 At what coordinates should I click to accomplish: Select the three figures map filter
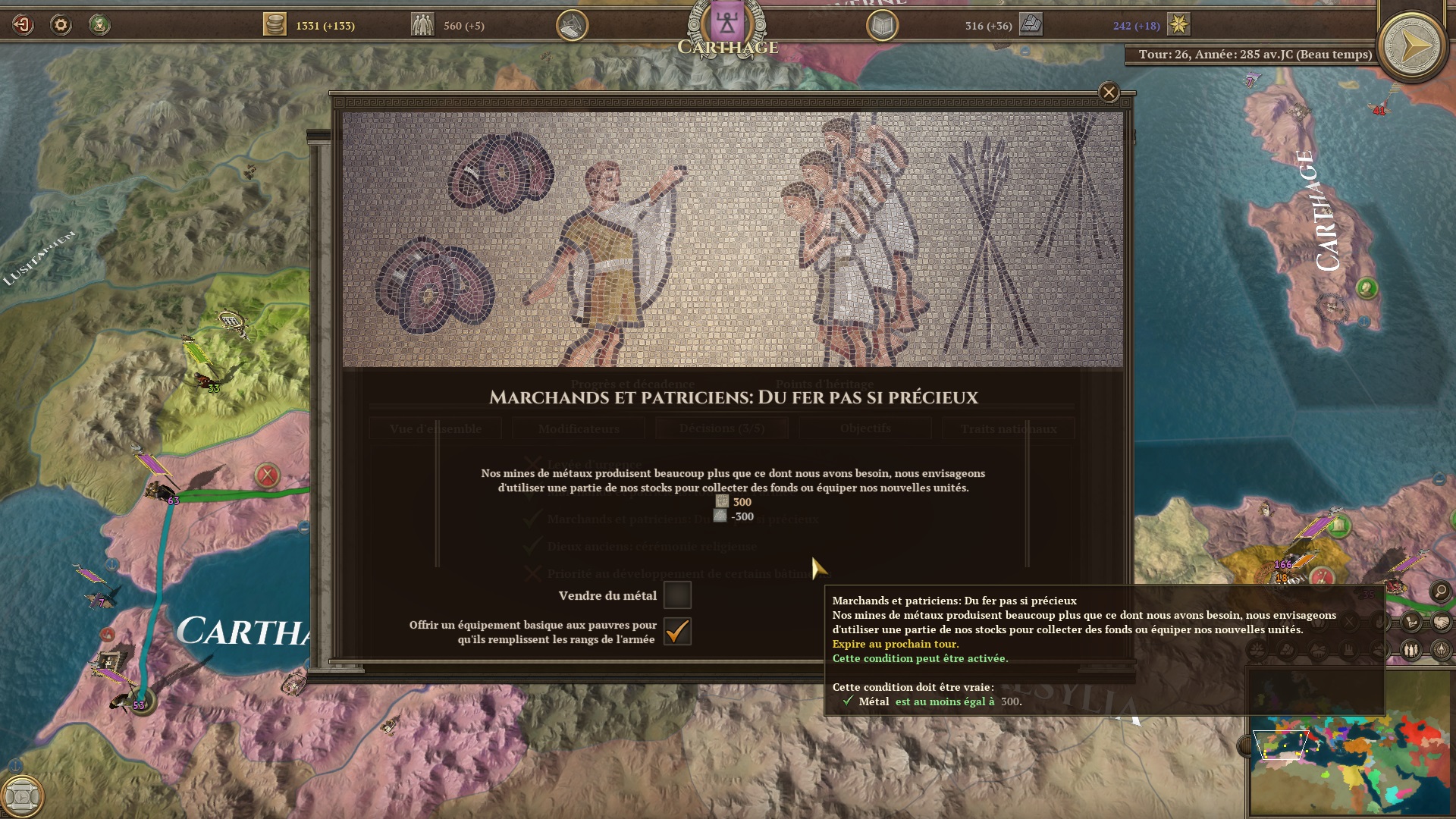[x=1410, y=650]
